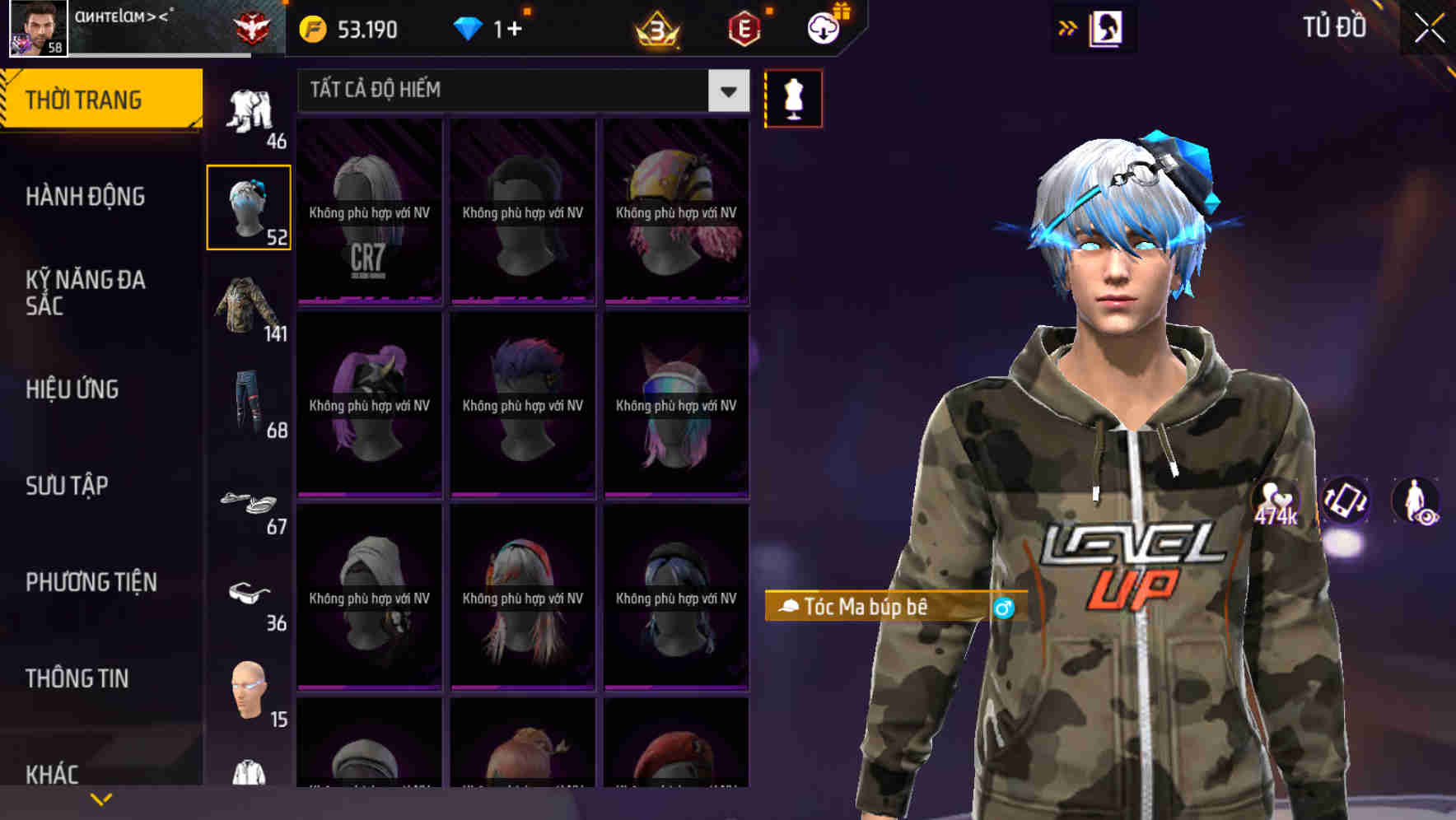
Task: Toggle the collapse arrows near the wardrobe icon
Action: point(1066,27)
